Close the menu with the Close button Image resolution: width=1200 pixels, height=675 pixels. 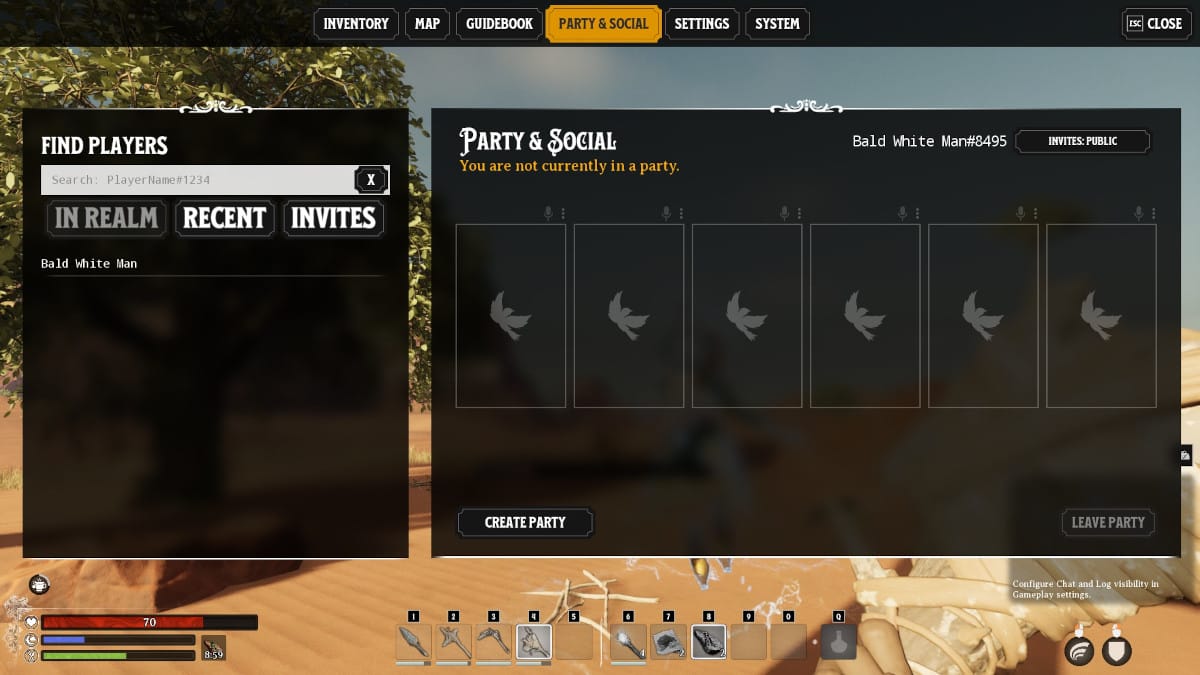[x=1155, y=24]
